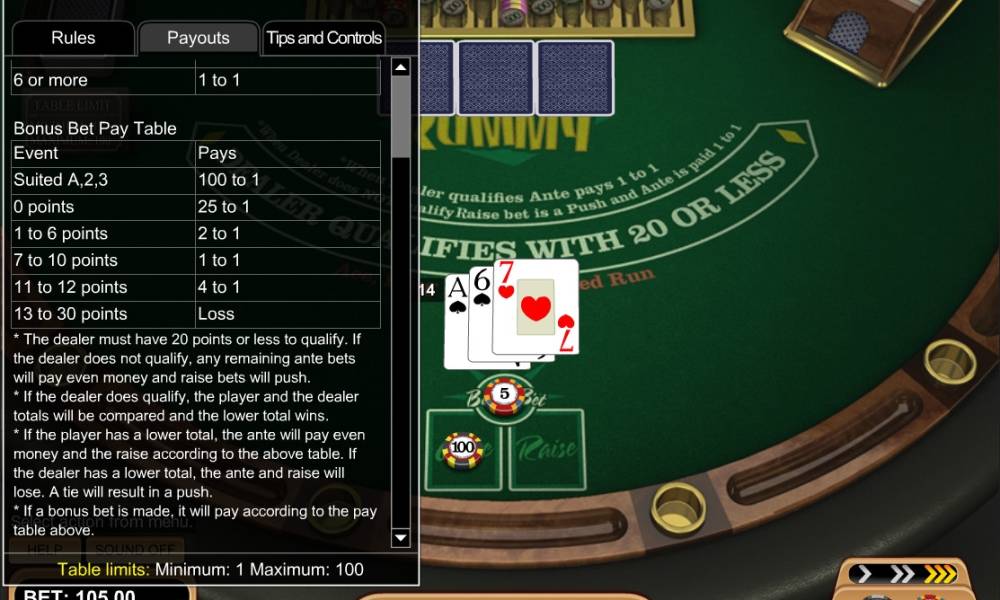The height and width of the screenshot is (600, 1000).
Task: Activate the triple-arrow fast speed
Action: click(x=939, y=574)
